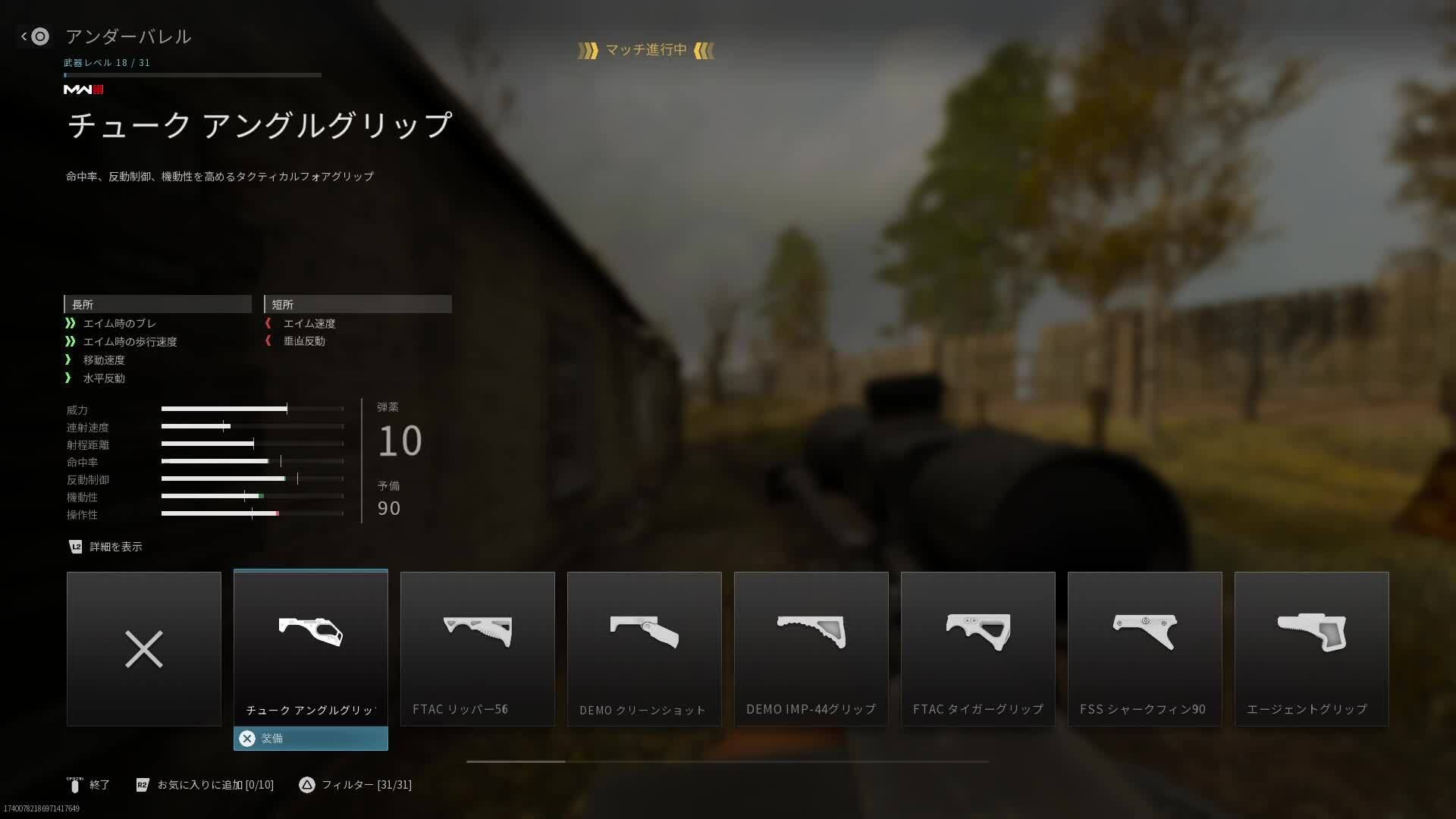Select the 短所 disadvantages header
The image size is (1456, 819).
[358, 304]
